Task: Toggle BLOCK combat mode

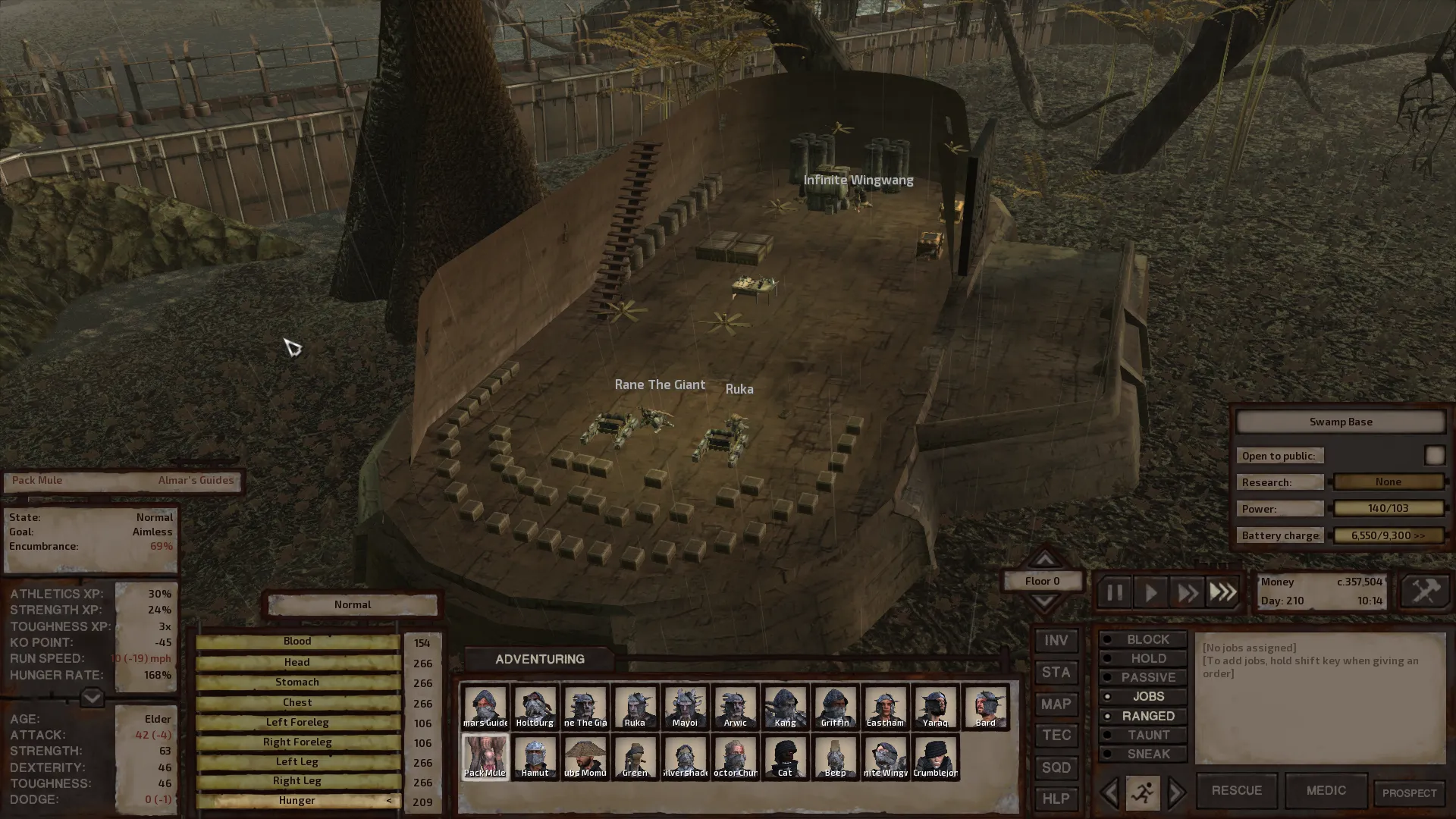Action: [1143, 639]
